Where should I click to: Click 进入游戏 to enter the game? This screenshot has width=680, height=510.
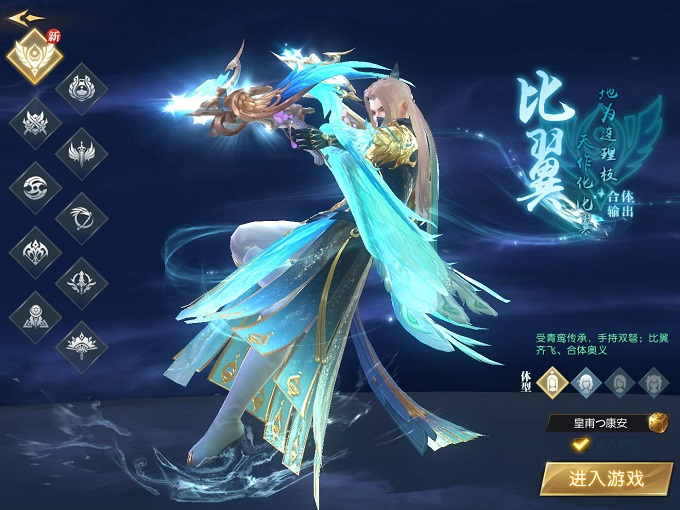click(606, 478)
